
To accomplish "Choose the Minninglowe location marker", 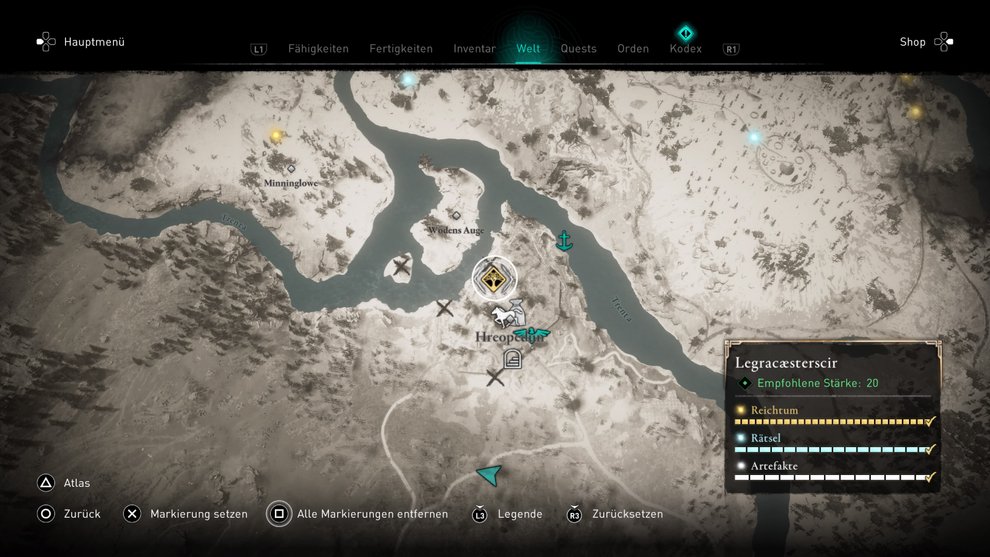I will 291,169.
